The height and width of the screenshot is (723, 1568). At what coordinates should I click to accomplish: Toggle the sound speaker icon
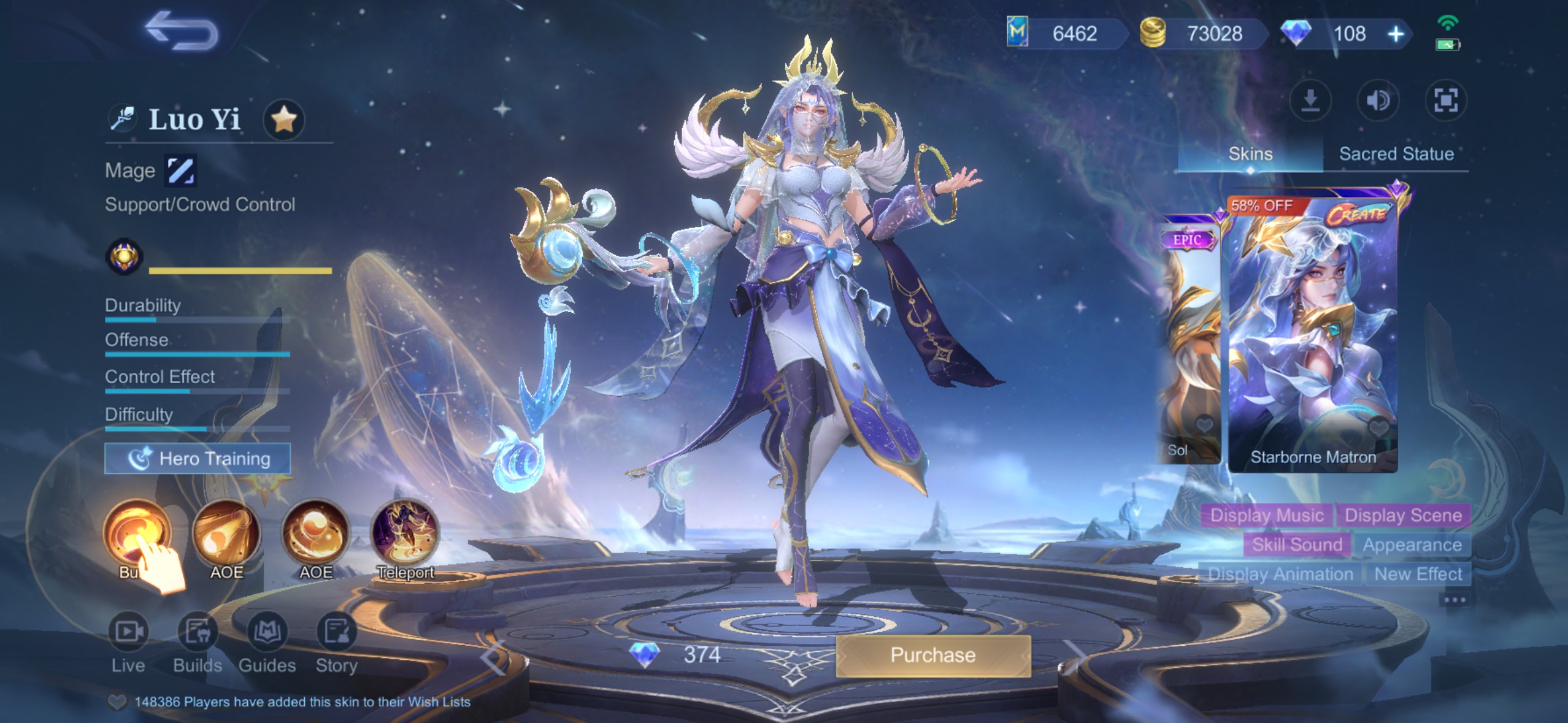[1378, 101]
